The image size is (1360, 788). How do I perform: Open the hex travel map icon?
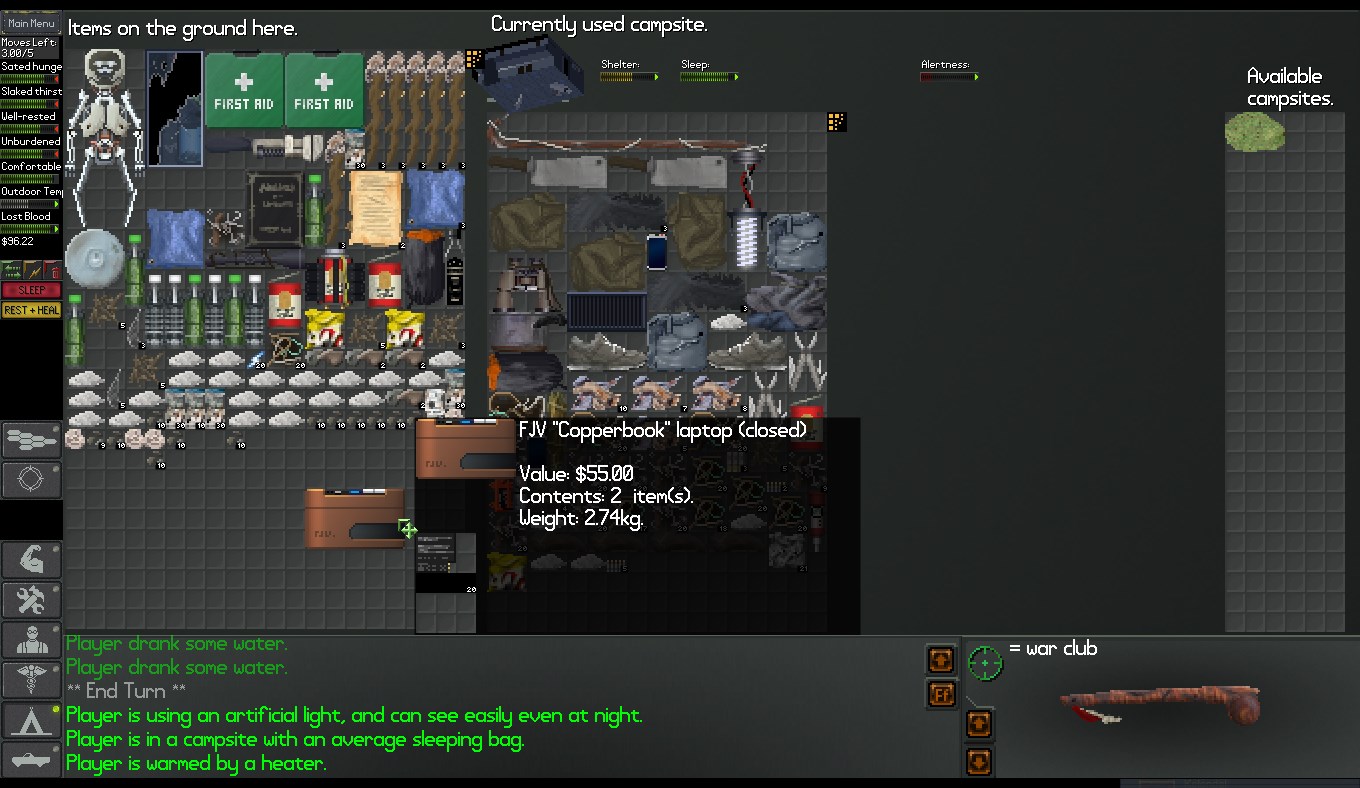[31, 440]
